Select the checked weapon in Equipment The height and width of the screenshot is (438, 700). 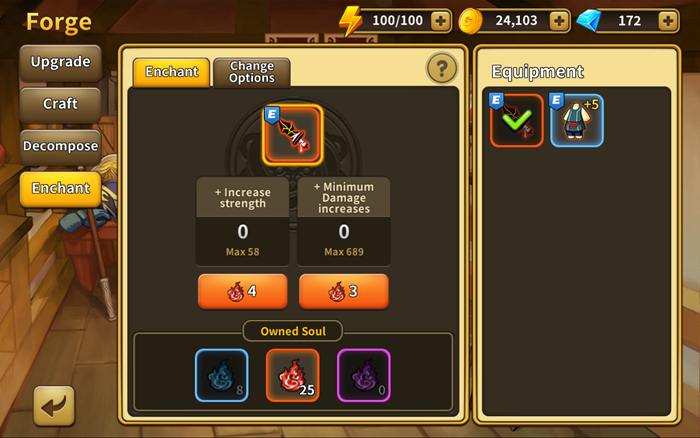point(517,120)
